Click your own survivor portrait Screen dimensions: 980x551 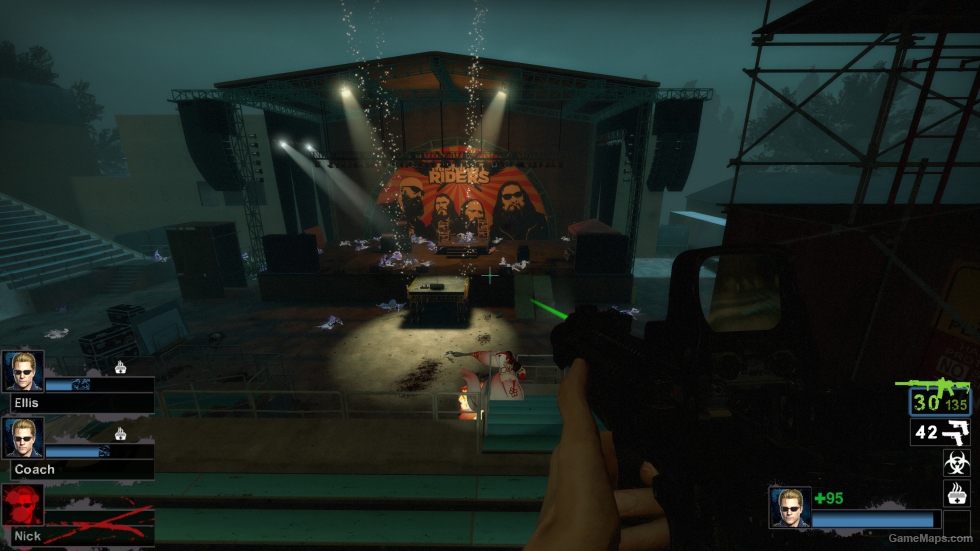tap(789, 507)
